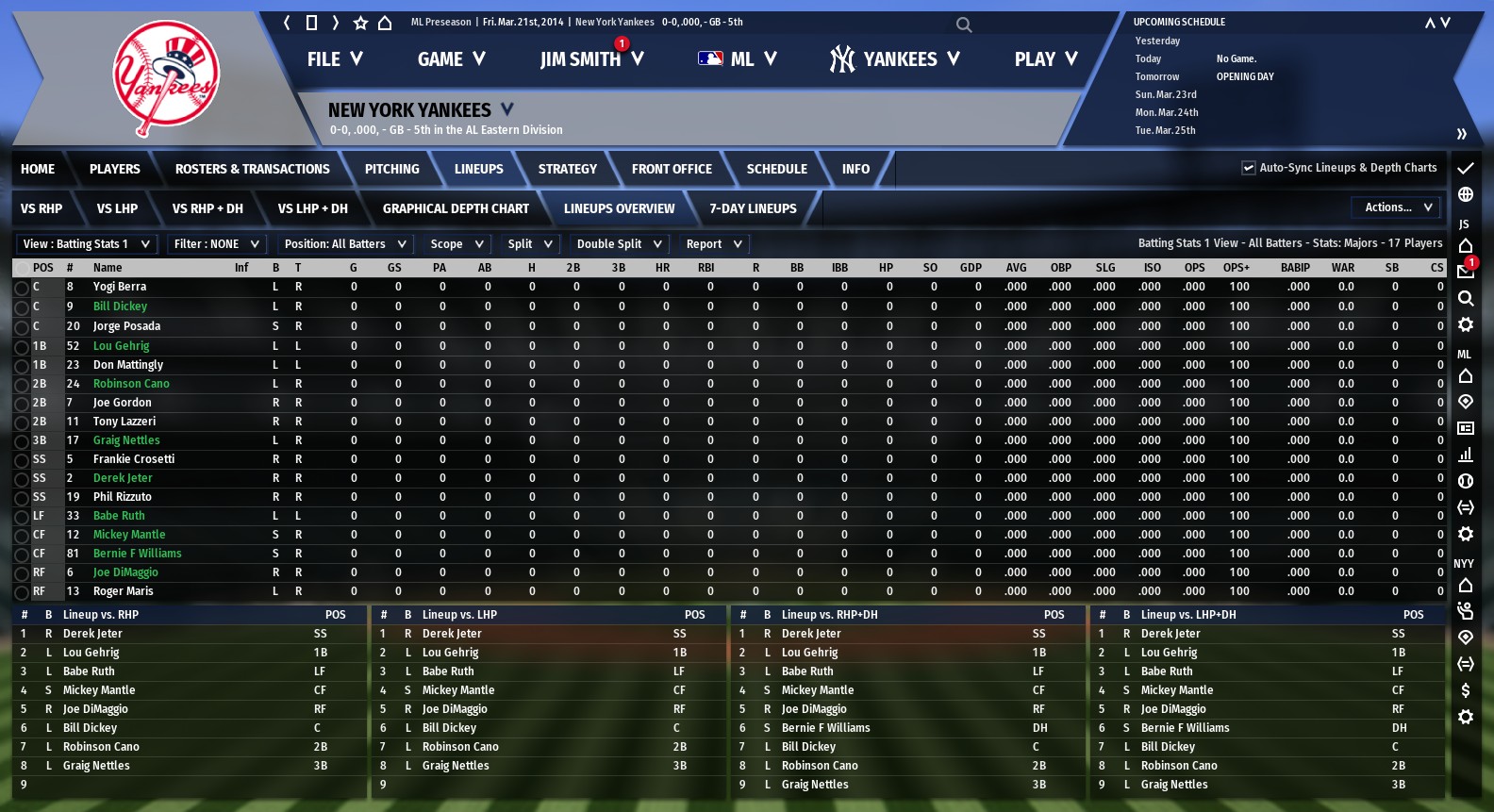This screenshot has width=1494, height=812.
Task: Open the Report dropdown
Action: click(x=713, y=244)
